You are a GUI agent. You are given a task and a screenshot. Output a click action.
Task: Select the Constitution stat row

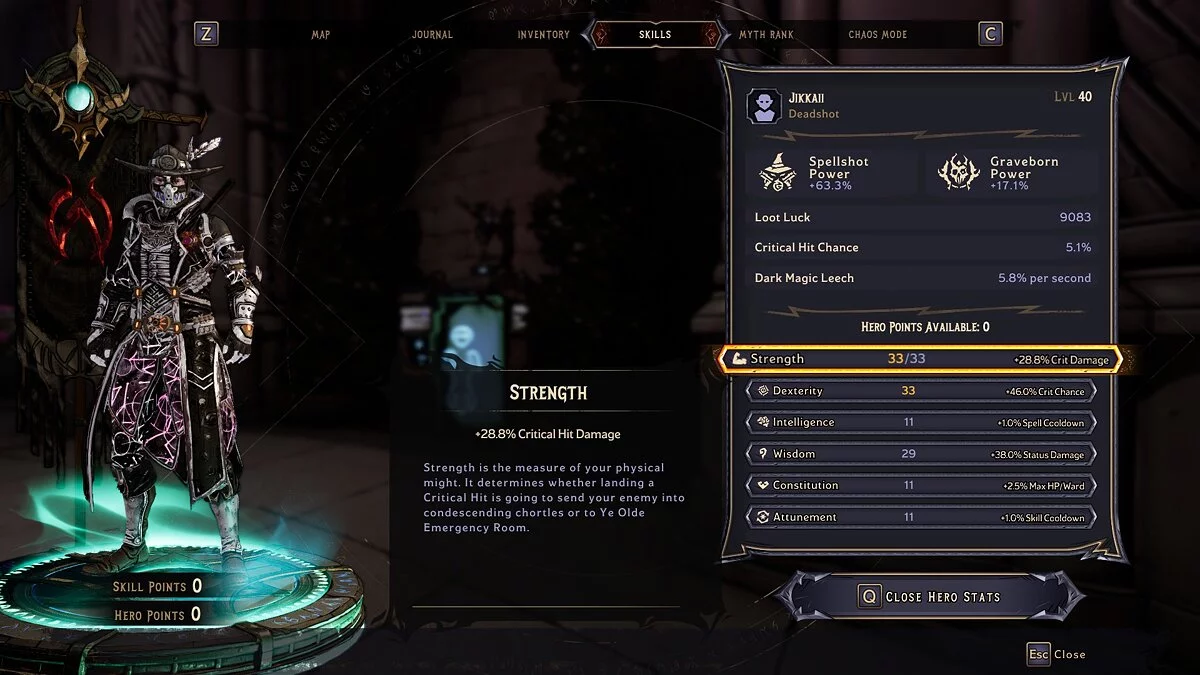[x=920, y=485]
